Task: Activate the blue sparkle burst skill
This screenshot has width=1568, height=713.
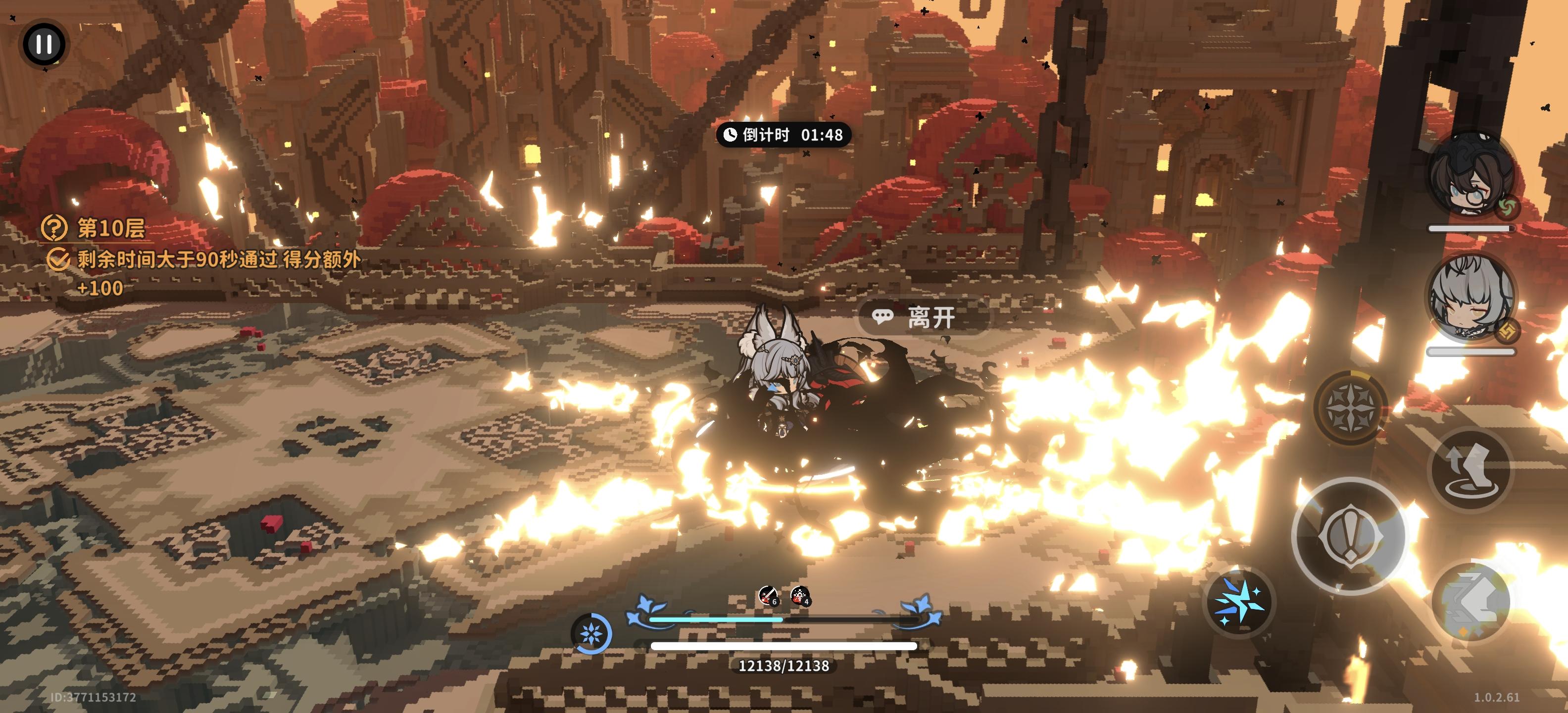Action: [1239, 602]
